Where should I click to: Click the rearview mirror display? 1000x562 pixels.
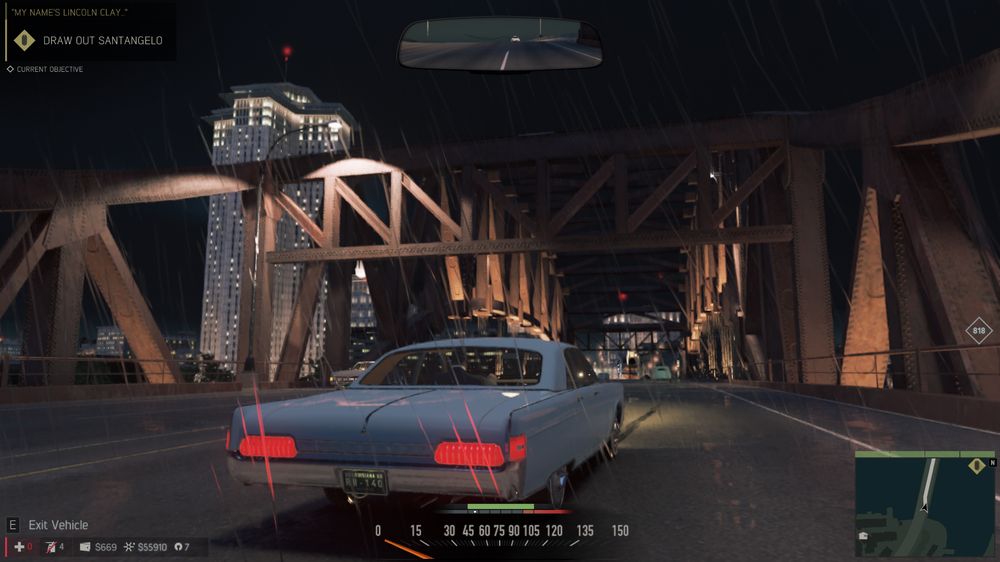point(500,44)
